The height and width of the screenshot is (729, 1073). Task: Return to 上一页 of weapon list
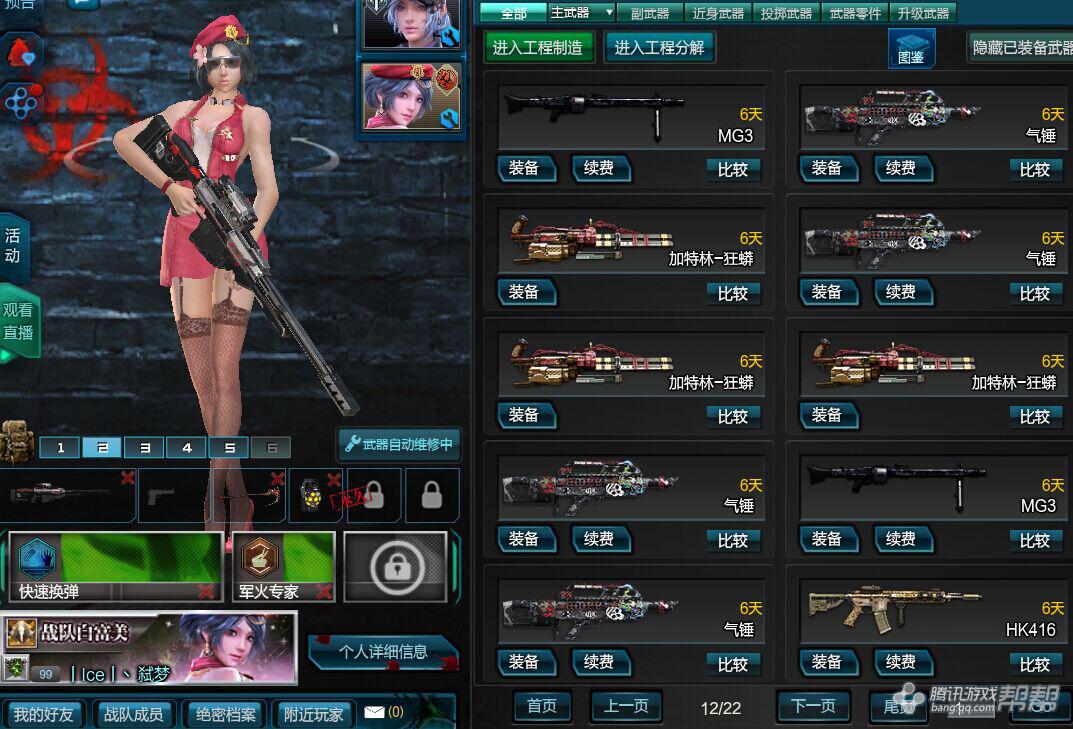coord(626,706)
